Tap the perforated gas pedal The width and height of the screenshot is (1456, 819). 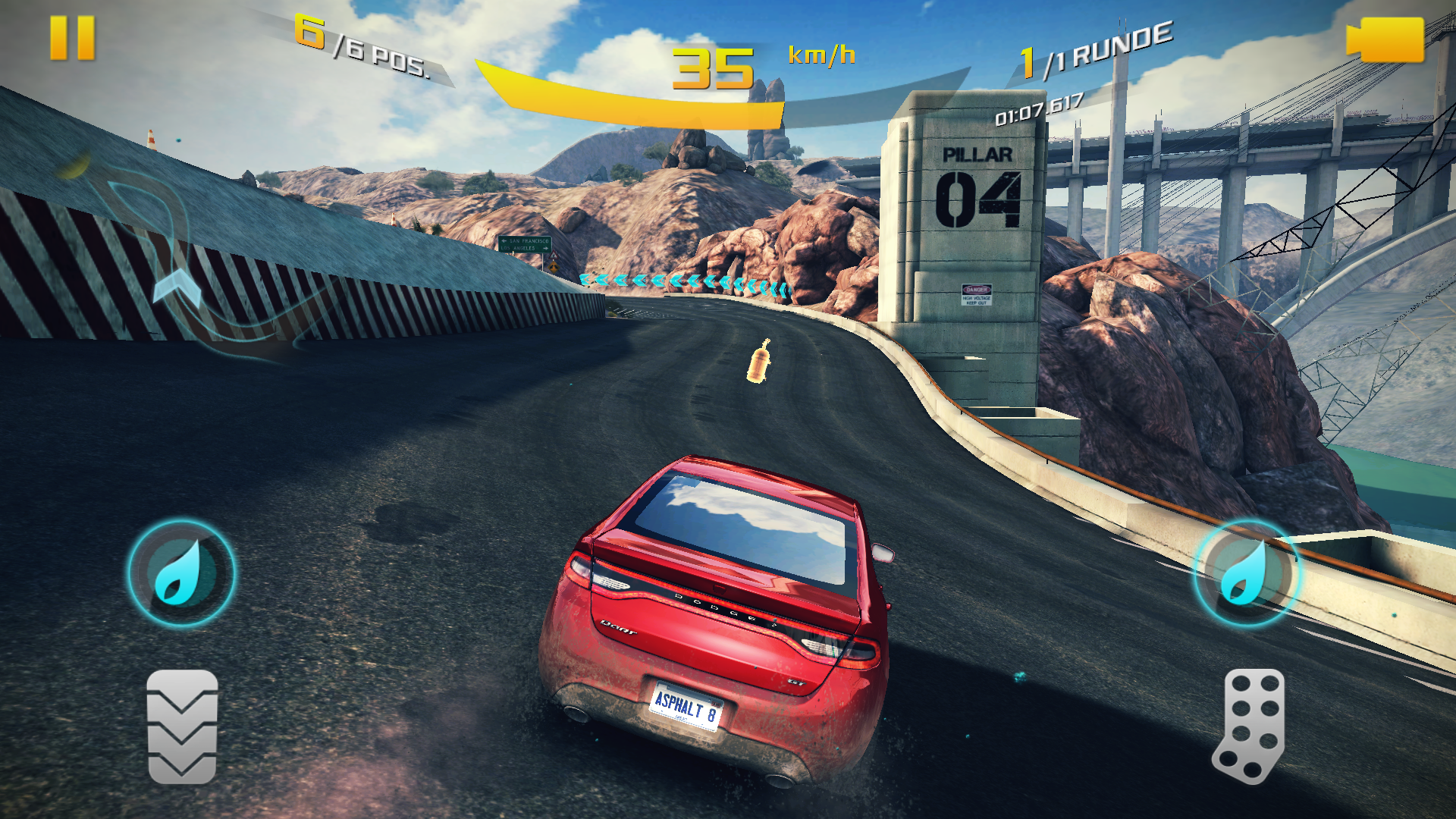coord(1250,725)
